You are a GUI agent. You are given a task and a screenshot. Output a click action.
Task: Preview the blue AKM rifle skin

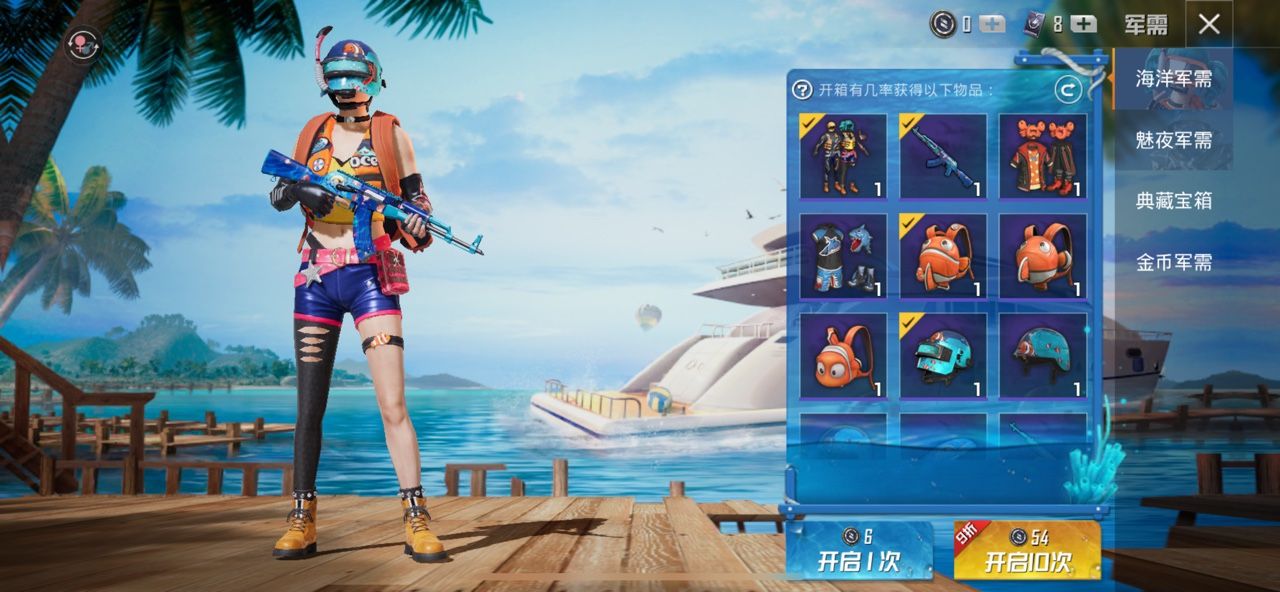pos(943,156)
